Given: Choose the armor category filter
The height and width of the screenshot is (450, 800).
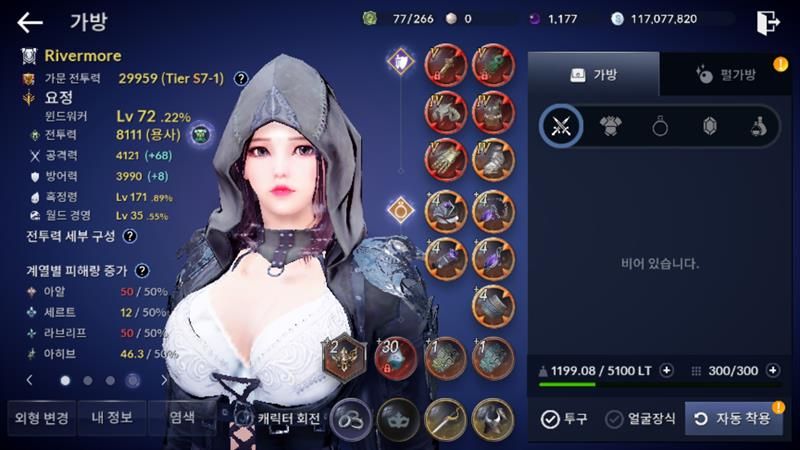Looking at the screenshot, I should 611,126.
